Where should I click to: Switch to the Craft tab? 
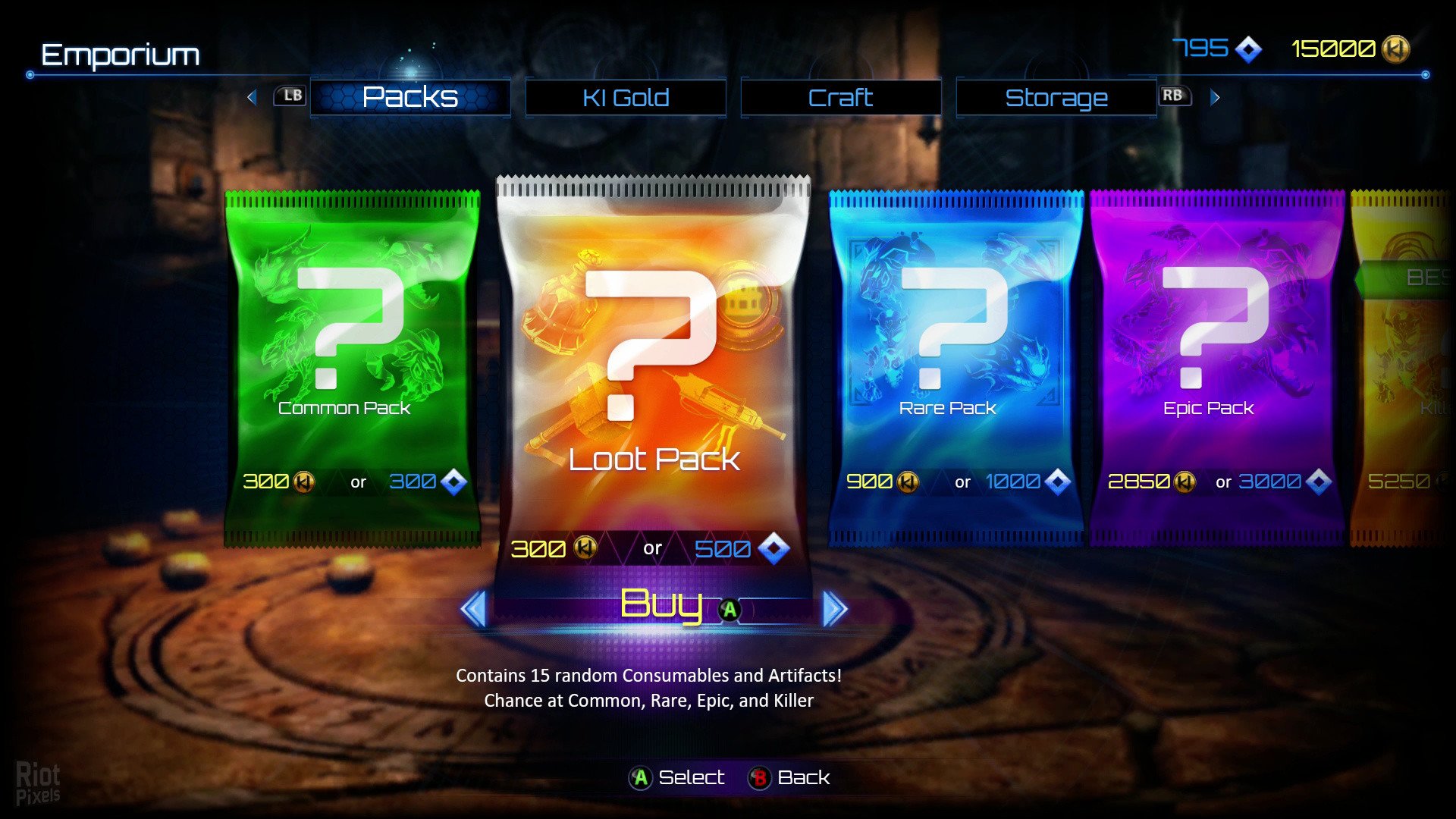[x=840, y=98]
